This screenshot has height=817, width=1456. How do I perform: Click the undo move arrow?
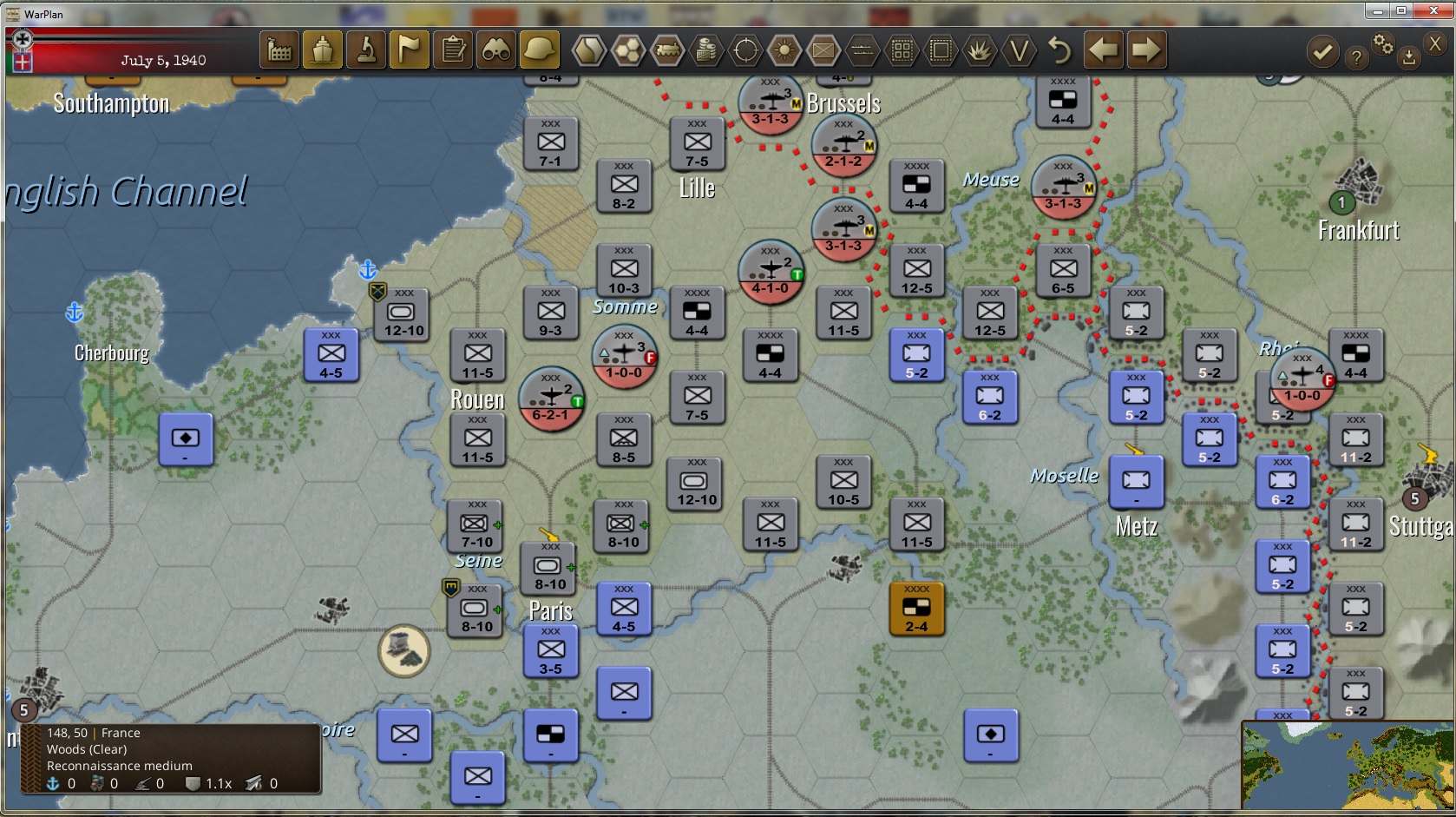[1058, 49]
